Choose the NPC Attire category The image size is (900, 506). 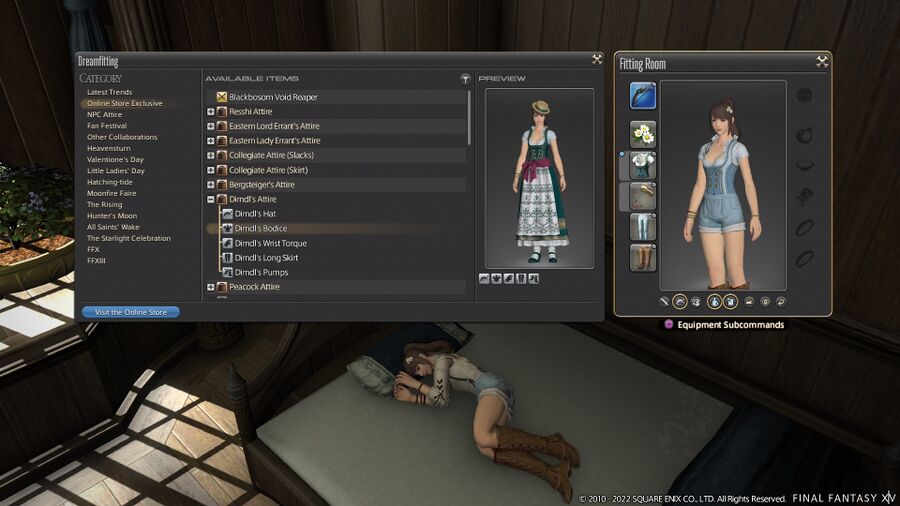[104, 114]
